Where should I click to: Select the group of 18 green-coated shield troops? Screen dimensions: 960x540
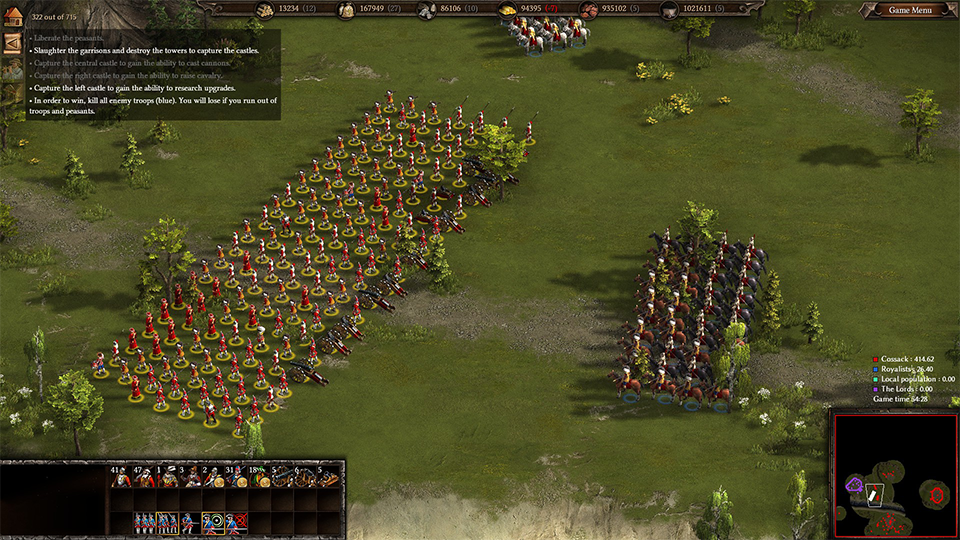pos(259,479)
